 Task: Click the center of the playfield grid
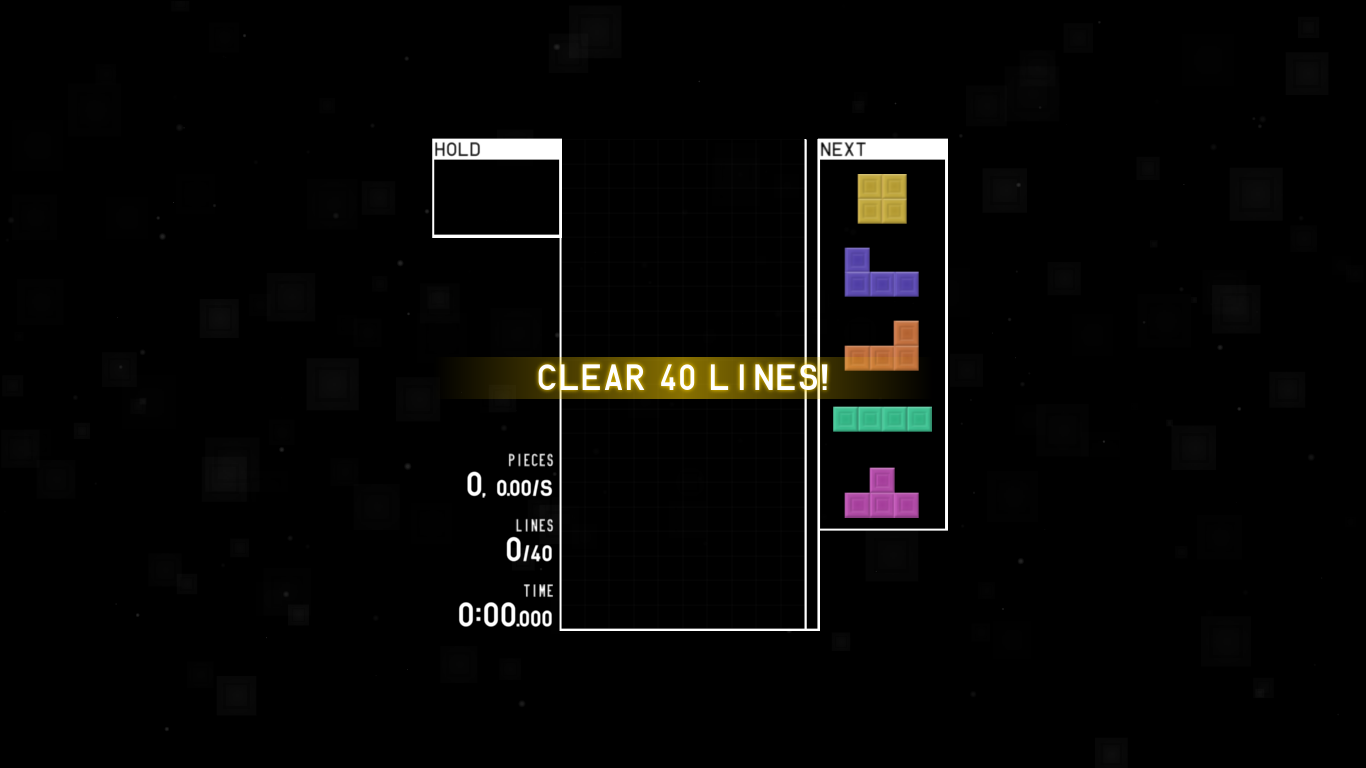685,385
